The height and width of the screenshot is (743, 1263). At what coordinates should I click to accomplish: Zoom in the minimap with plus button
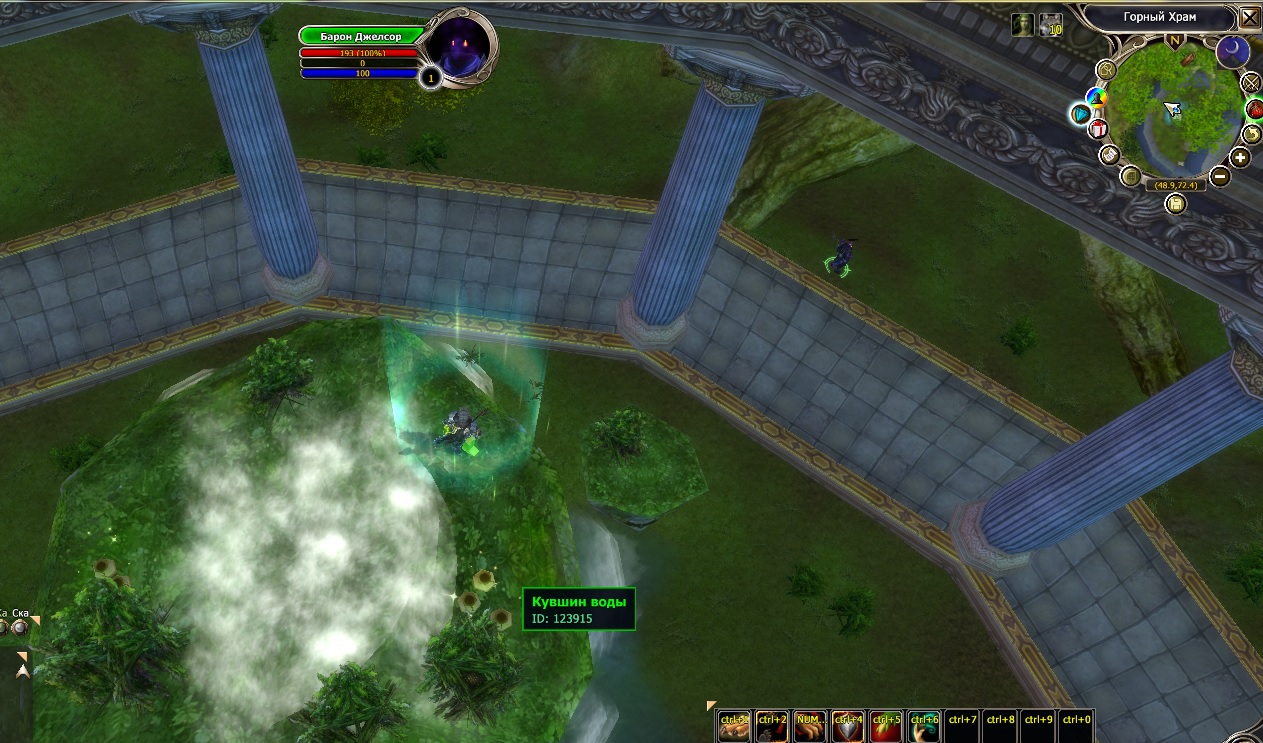tap(1241, 158)
